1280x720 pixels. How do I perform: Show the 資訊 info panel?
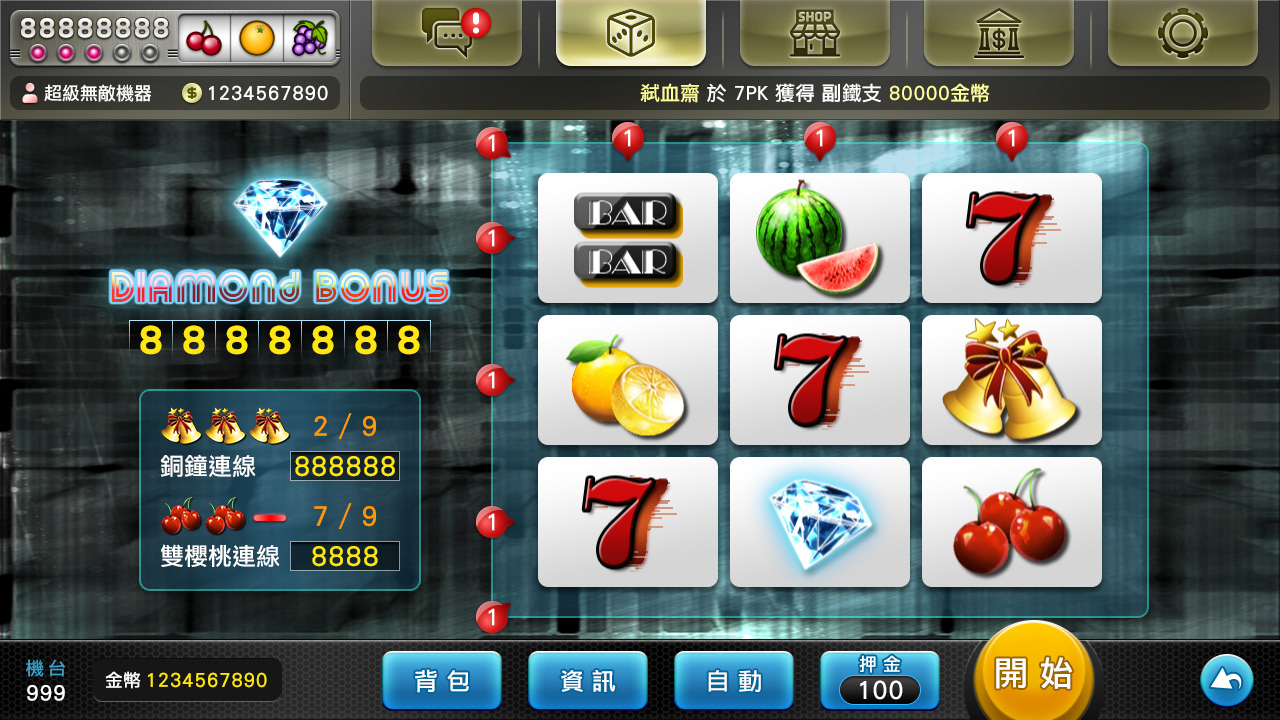click(x=588, y=681)
